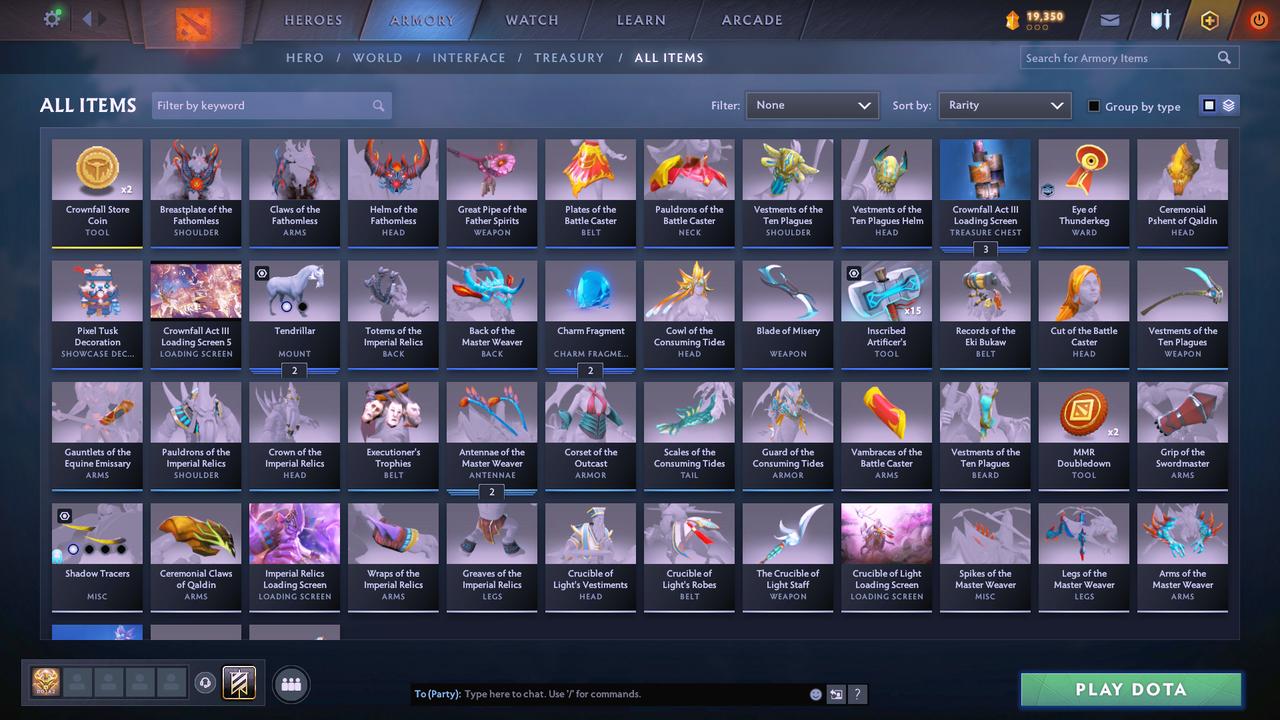This screenshot has height=720, width=1280.
Task: Toggle the grid view layout option
Action: click(x=1210, y=105)
